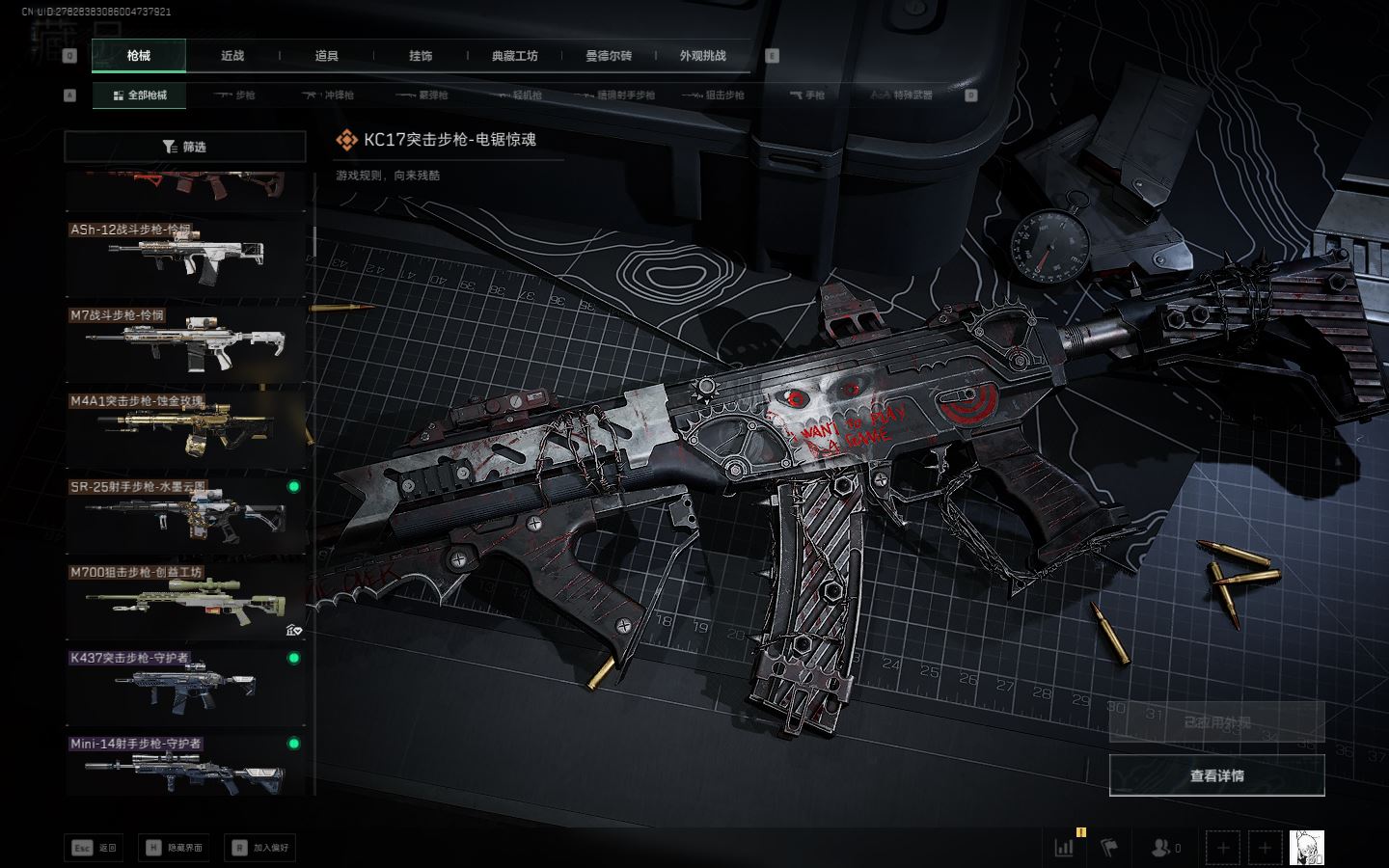
Task: Open the 曼德尔砖 tab
Action: [609, 56]
